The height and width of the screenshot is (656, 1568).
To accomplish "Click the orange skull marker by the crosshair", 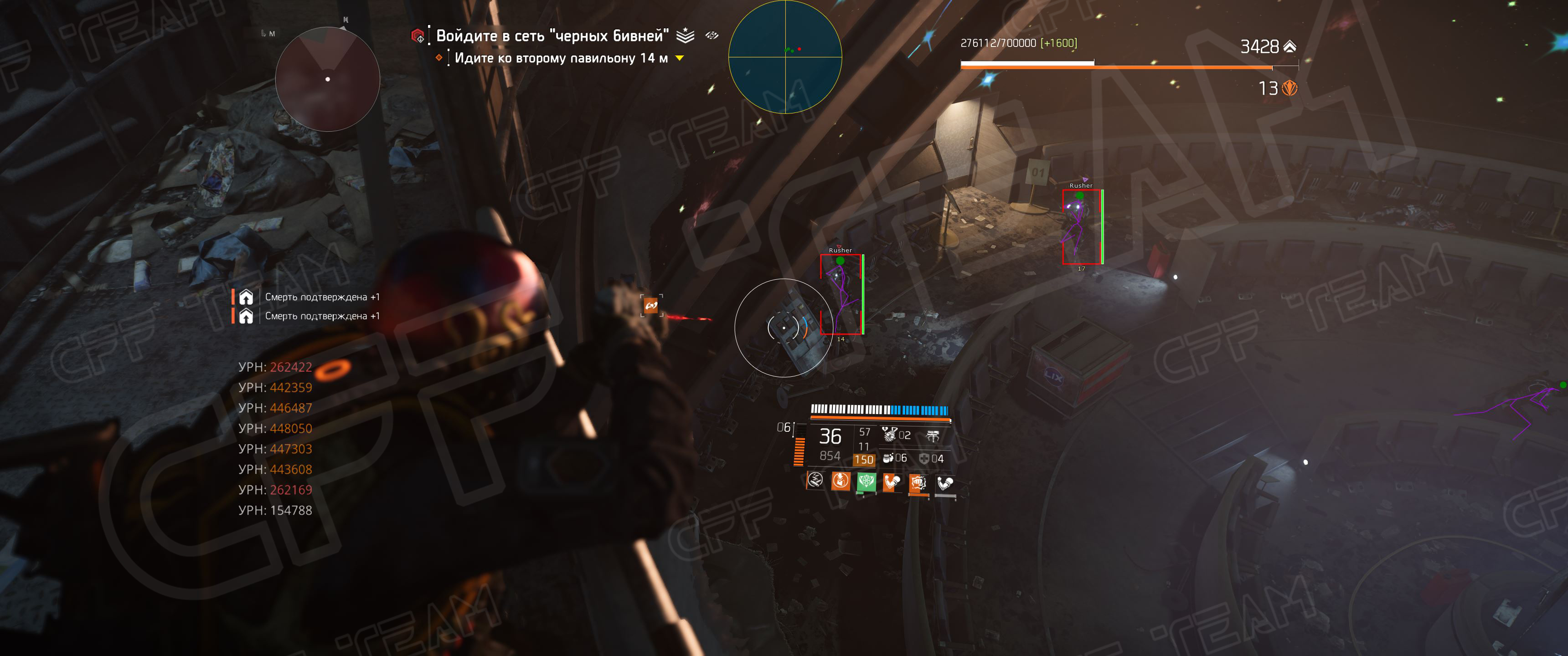I will [x=651, y=306].
